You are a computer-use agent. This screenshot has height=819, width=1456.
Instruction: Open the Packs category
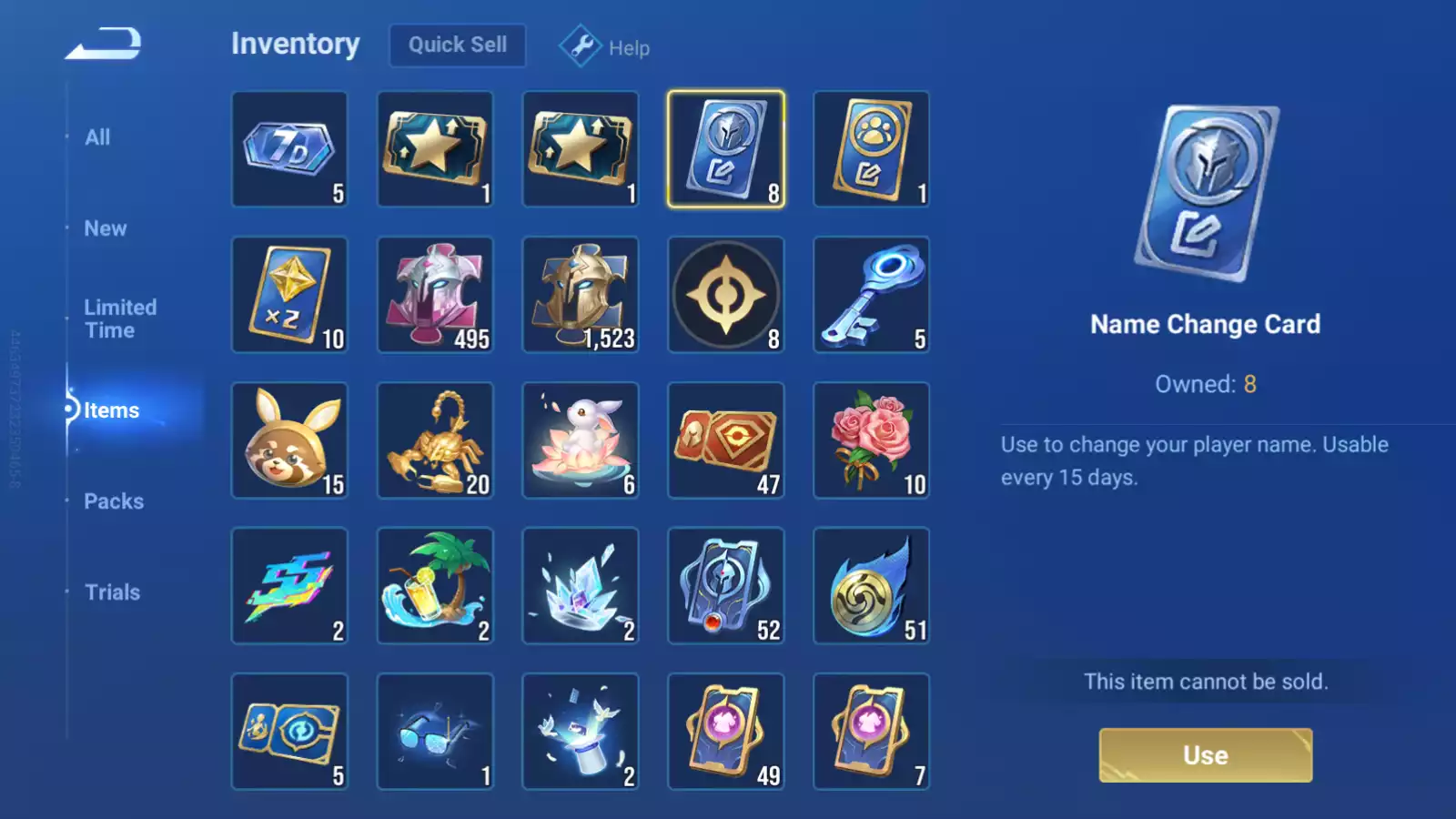click(114, 501)
